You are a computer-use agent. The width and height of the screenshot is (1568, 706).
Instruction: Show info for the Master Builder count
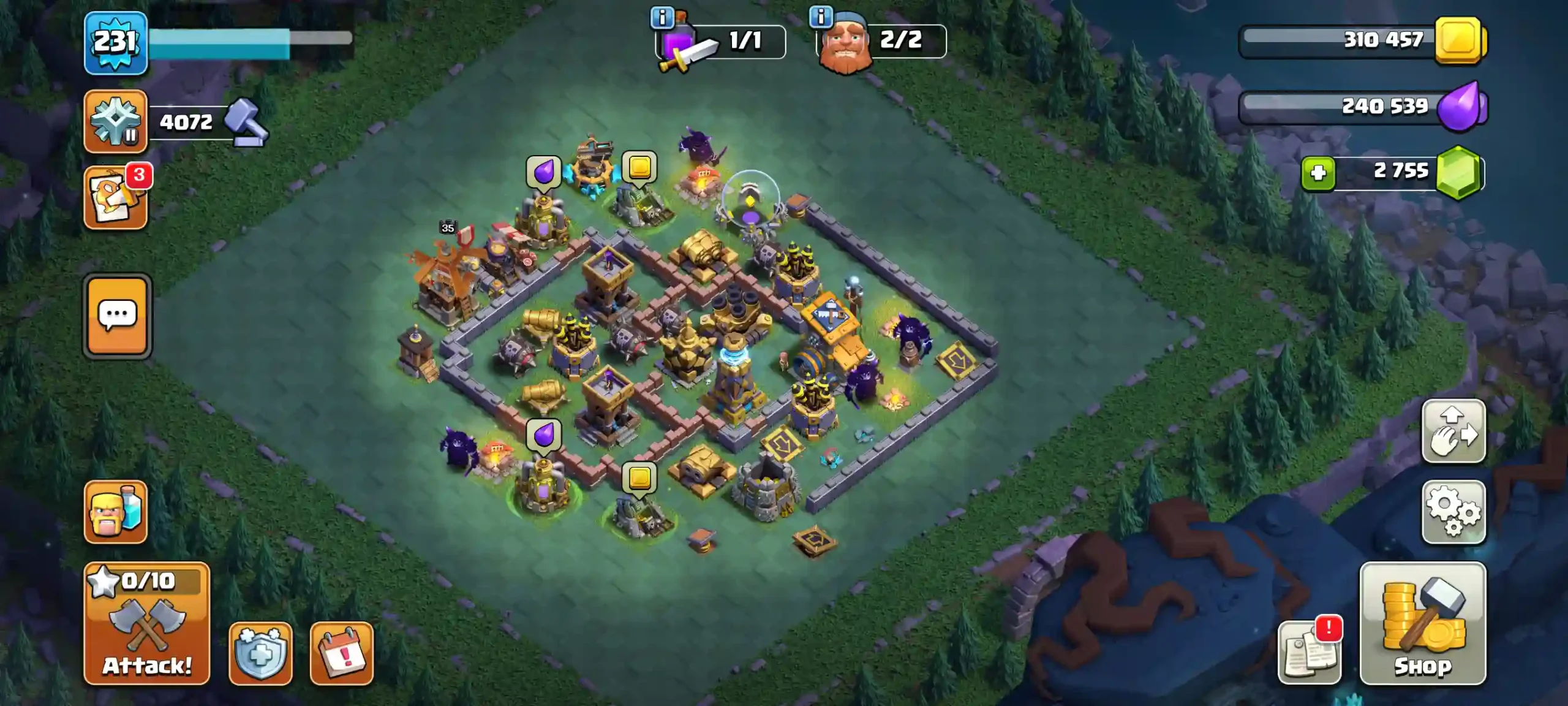[x=821, y=17]
